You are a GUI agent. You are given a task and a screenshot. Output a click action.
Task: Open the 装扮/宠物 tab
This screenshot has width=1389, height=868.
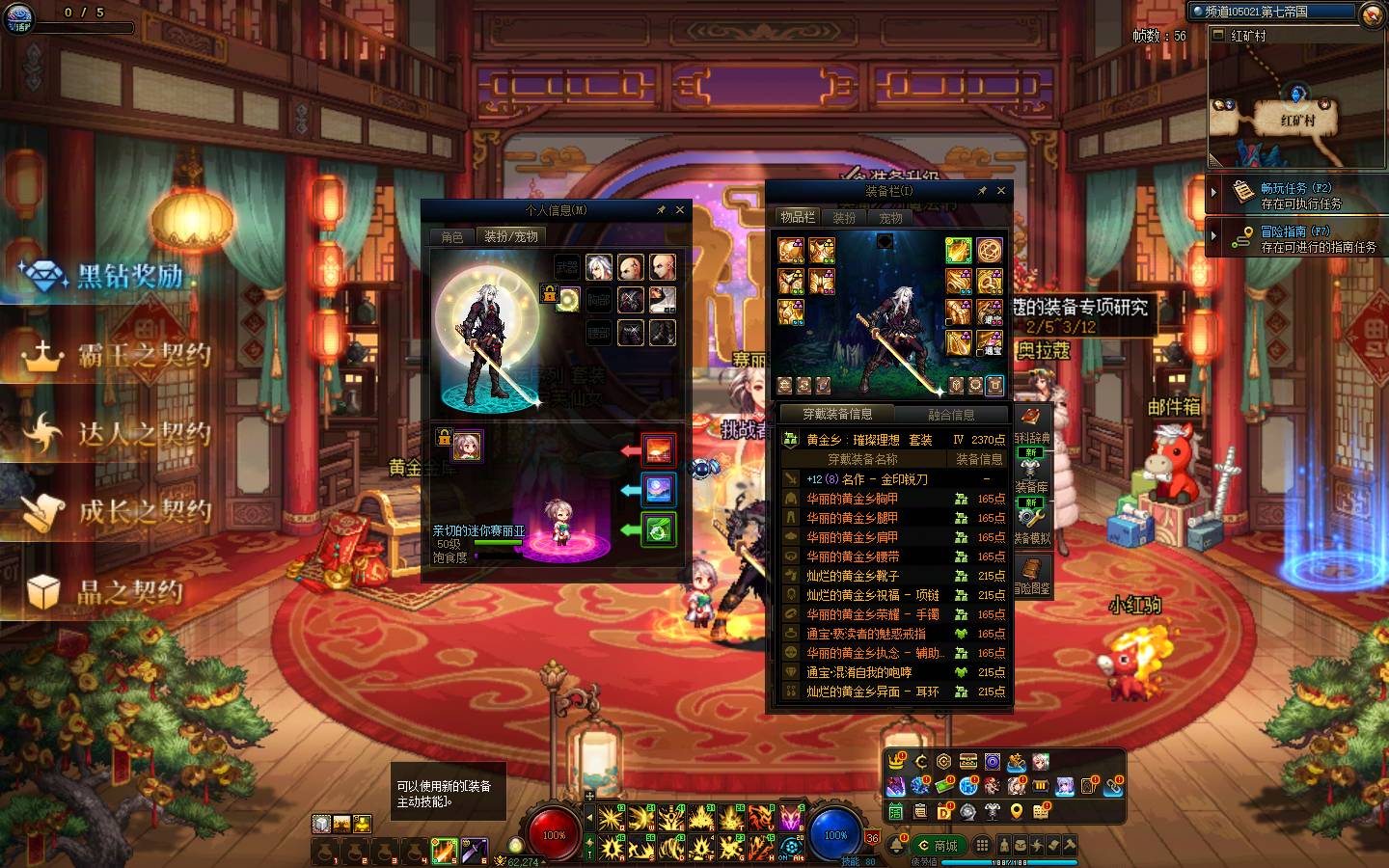click(510, 236)
